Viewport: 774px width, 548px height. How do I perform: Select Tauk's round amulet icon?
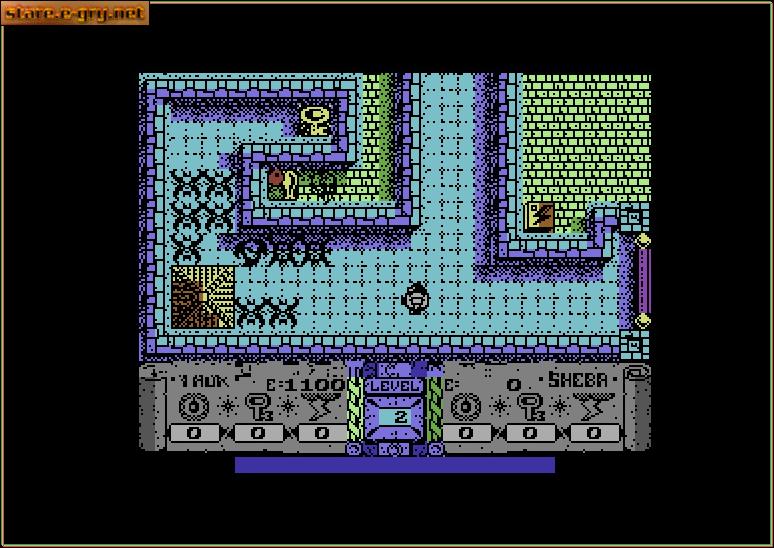click(194, 406)
